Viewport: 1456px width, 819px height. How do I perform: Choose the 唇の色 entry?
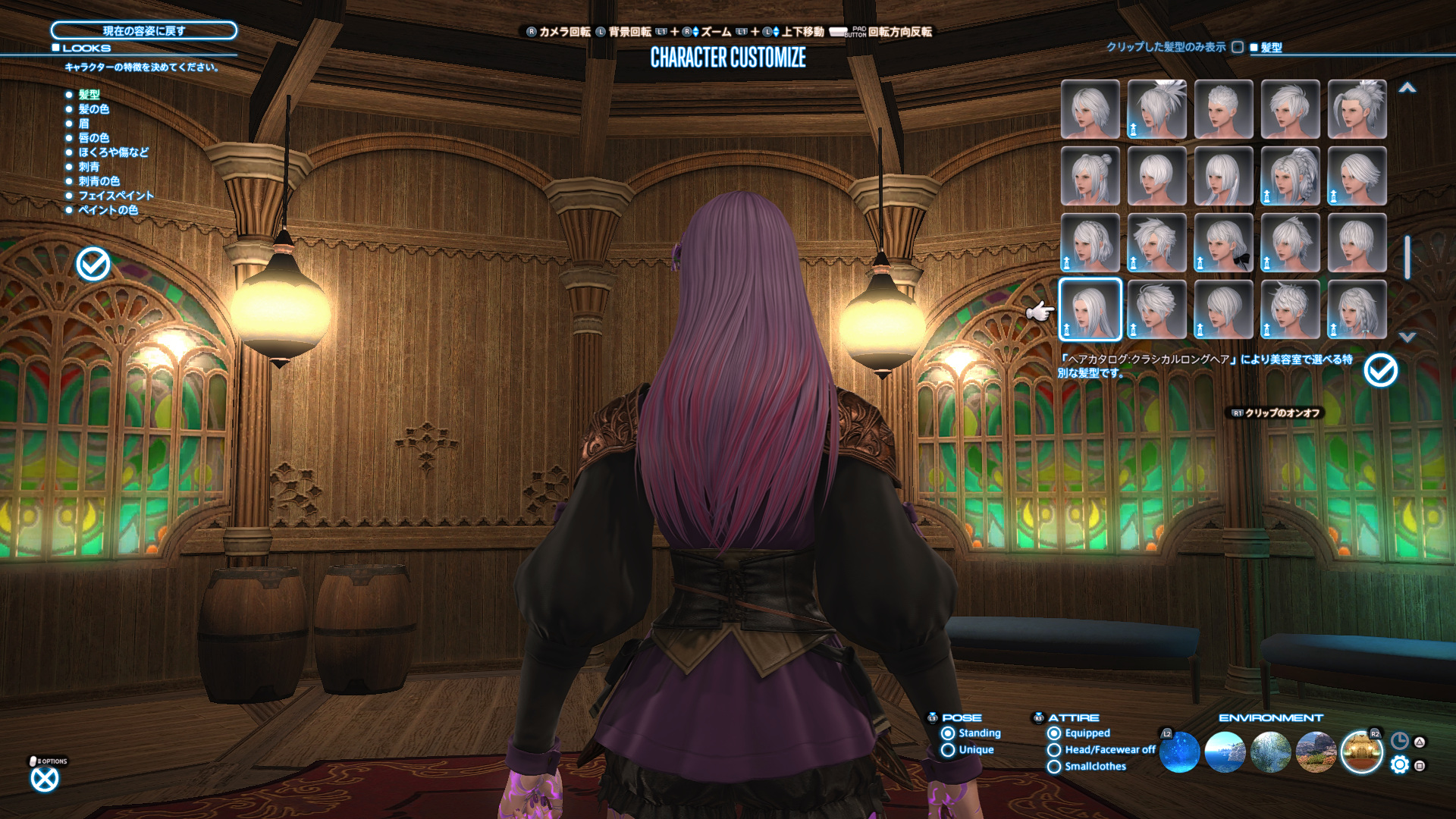click(93, 138)
